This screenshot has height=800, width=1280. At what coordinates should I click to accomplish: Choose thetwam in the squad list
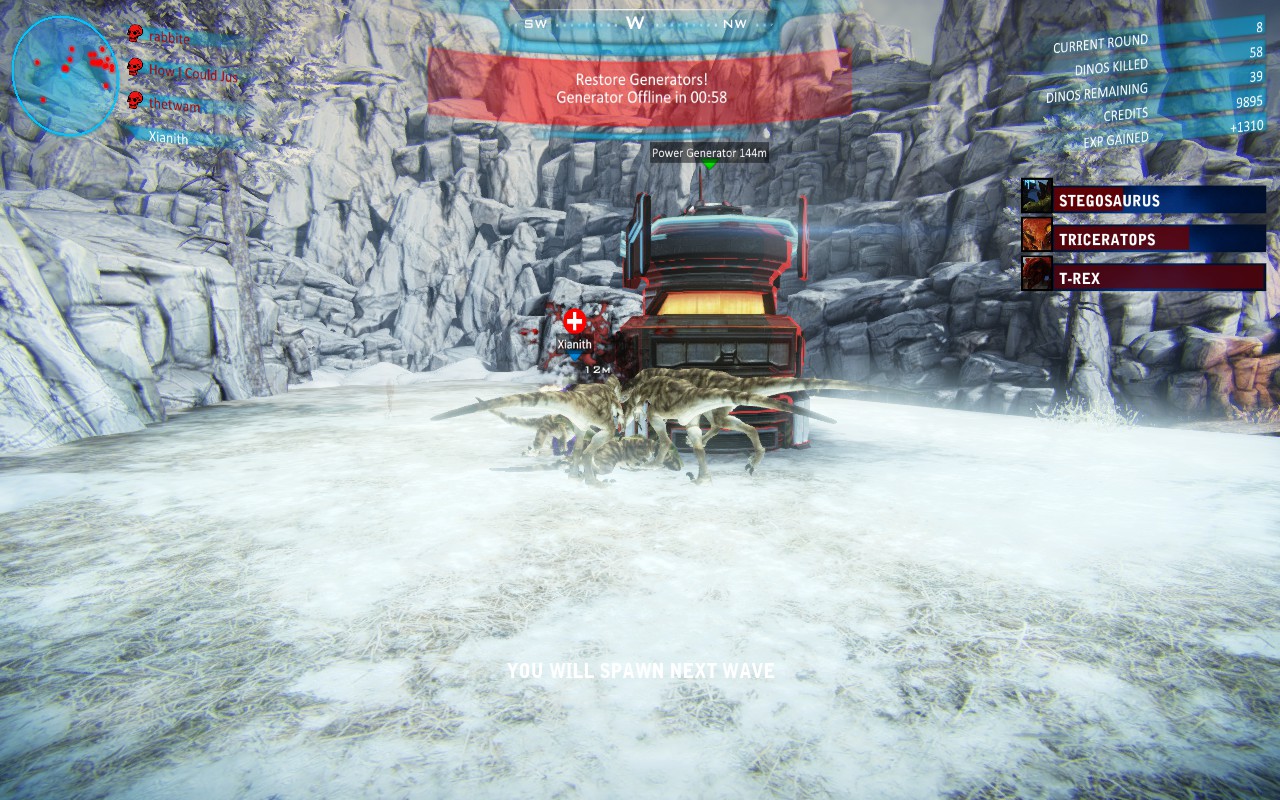[176, 102]
